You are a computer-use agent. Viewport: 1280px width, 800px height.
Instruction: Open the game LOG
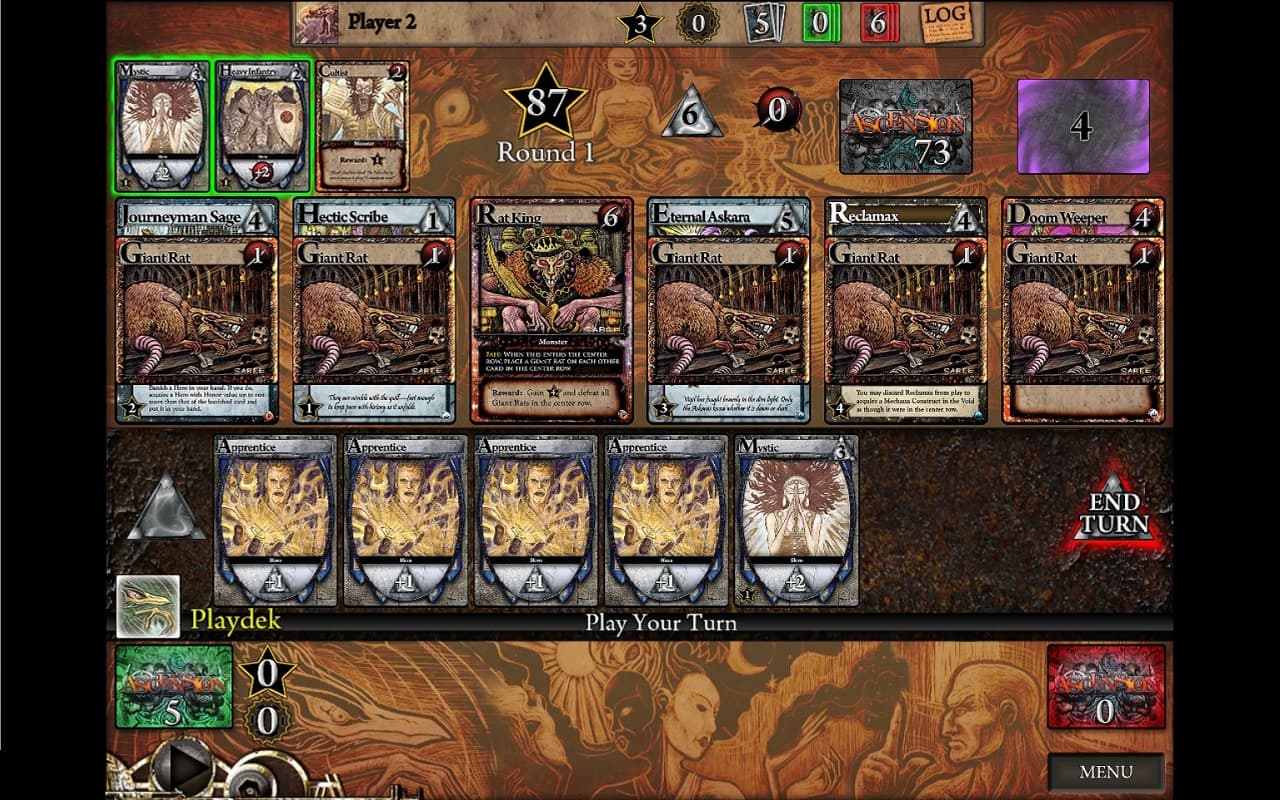click(x=947, y=23)
